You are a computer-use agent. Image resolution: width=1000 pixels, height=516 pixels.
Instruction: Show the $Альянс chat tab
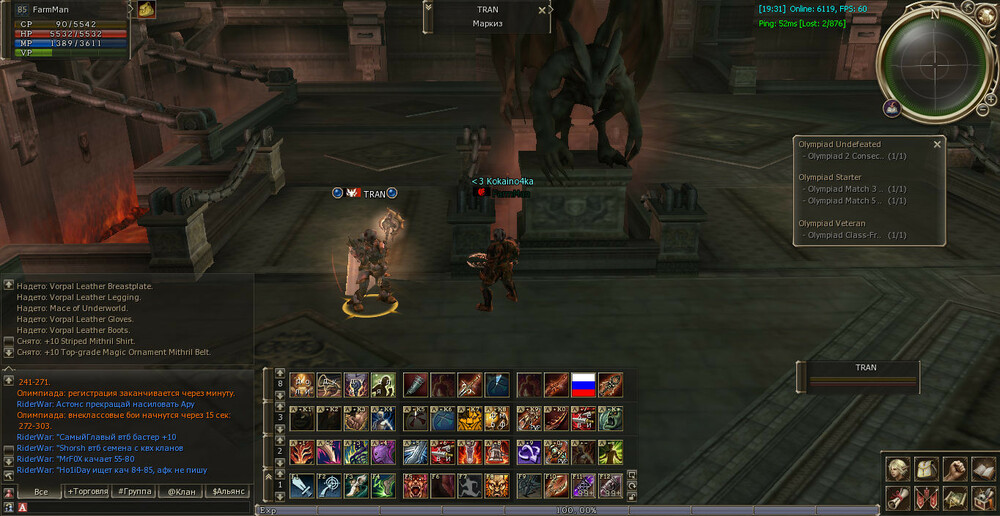[228, 491]
